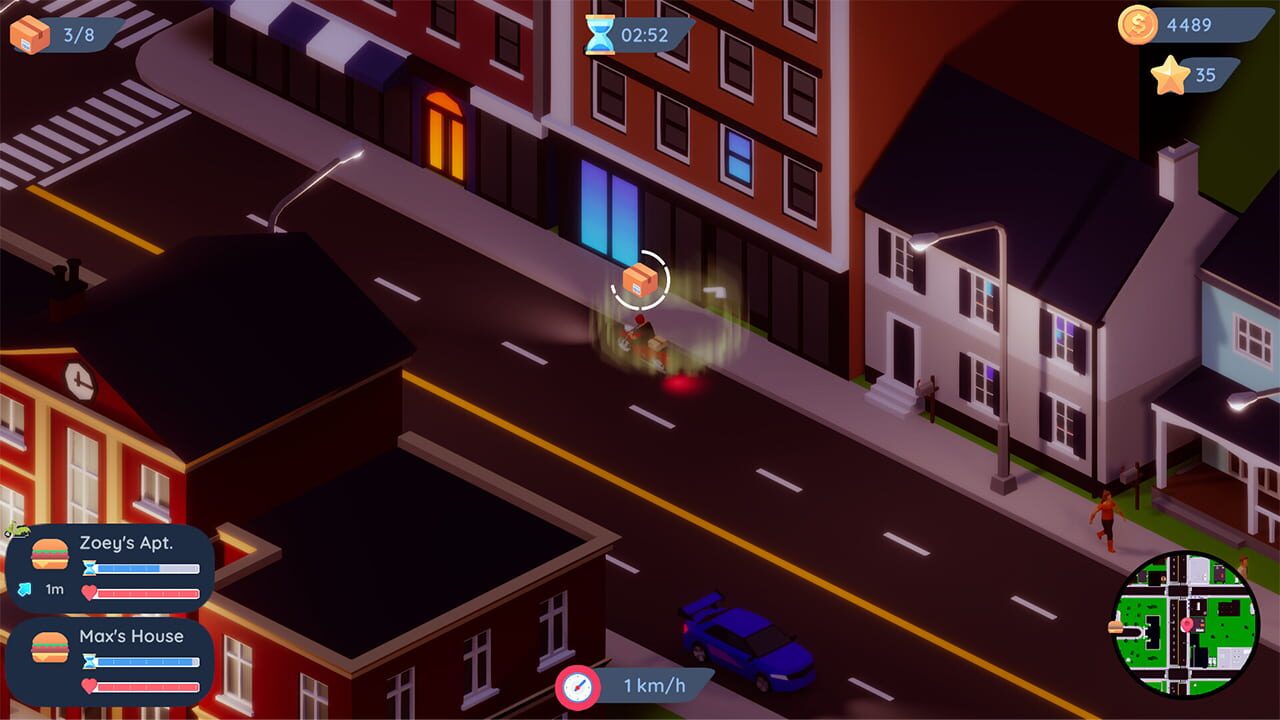Click the burger icon on Max's House order
This screenshot has width=1280, height=720.
click(x=50, y=647)
